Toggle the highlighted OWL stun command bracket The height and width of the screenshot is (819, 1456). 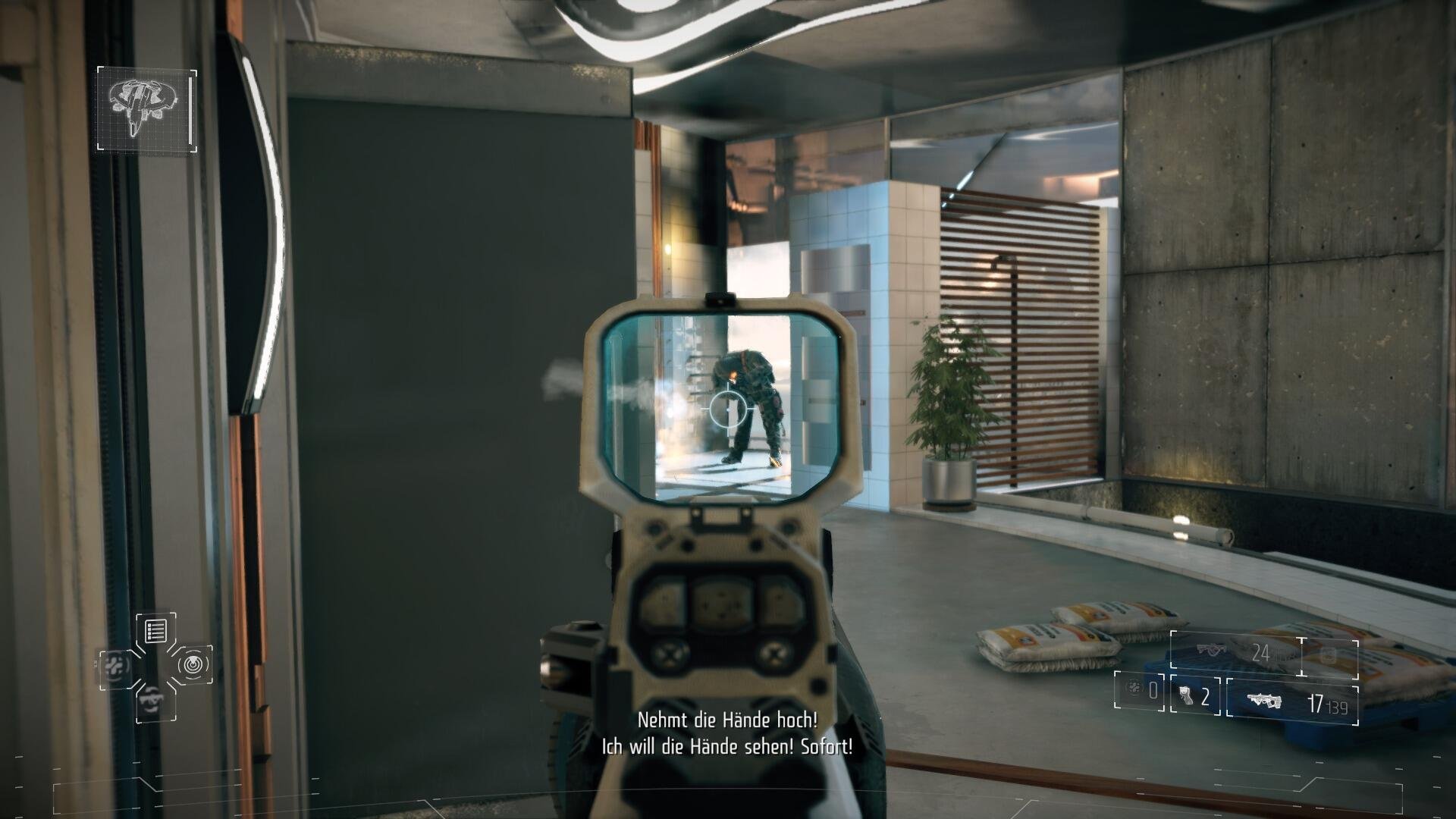[193, 664]
